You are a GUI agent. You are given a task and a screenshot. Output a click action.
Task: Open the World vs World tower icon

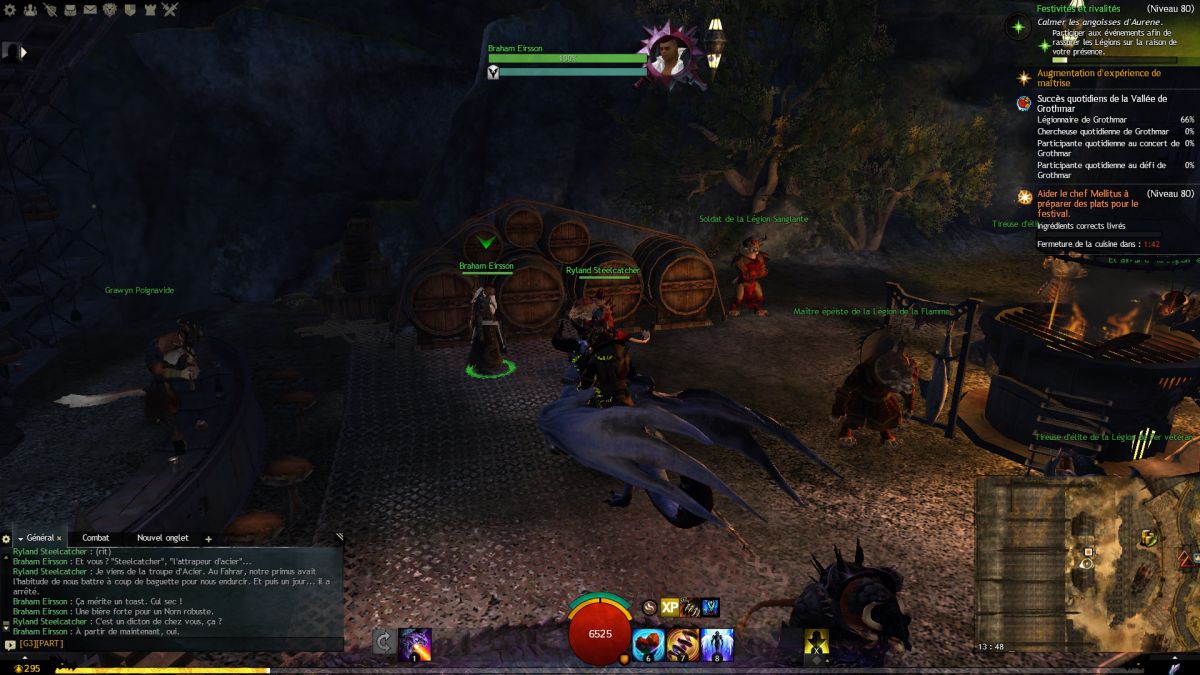pos(150,10)
